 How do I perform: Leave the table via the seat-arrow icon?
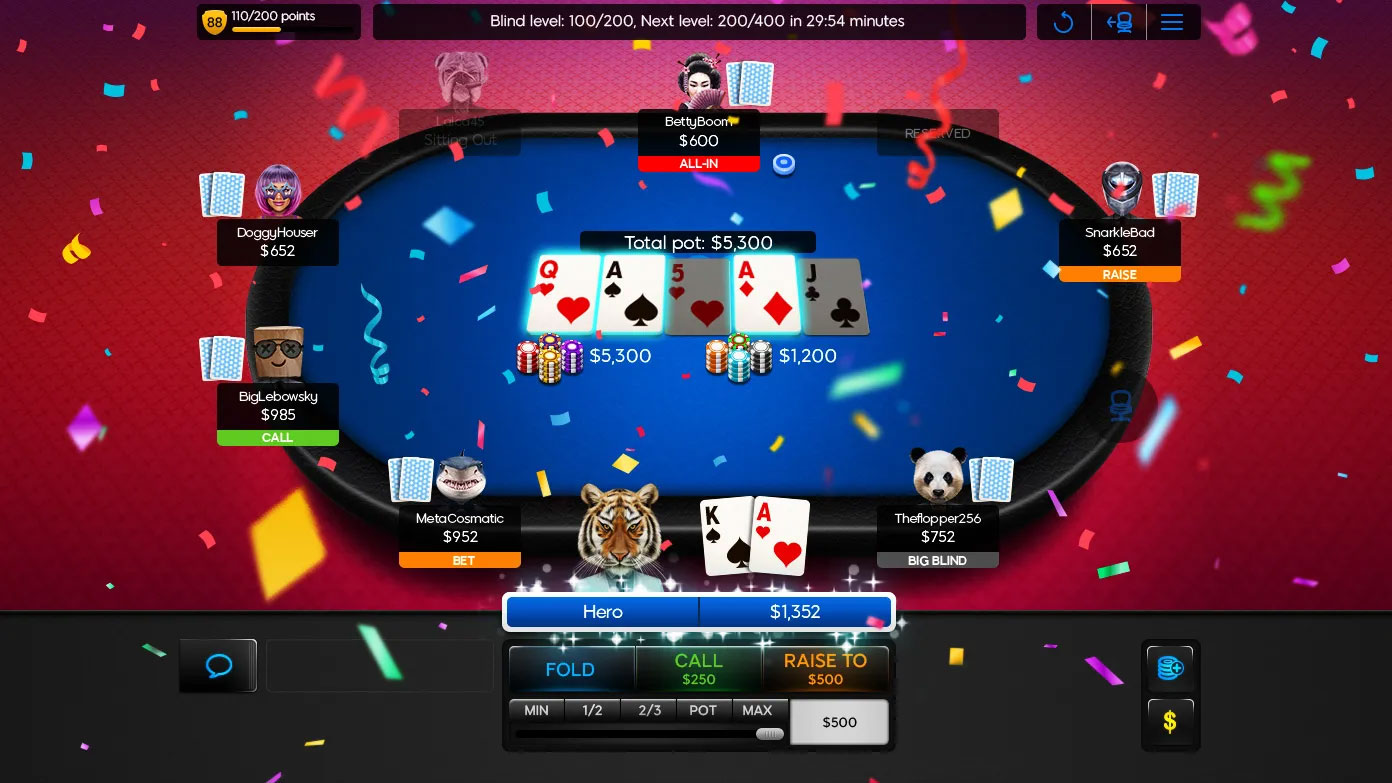[x=1119, y=22]
